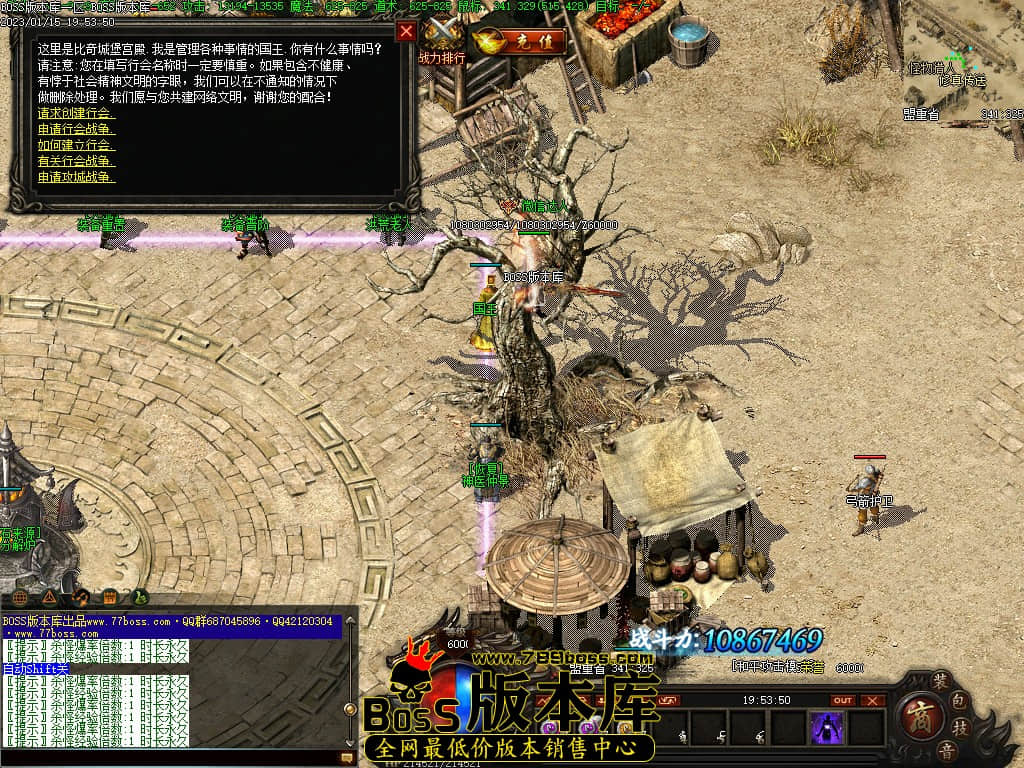This screenshot has height=768, width=1024.
Task: Choose the 申请攻城战争 dialogue option
Action: pyautogui.click(x=75, y=177)
